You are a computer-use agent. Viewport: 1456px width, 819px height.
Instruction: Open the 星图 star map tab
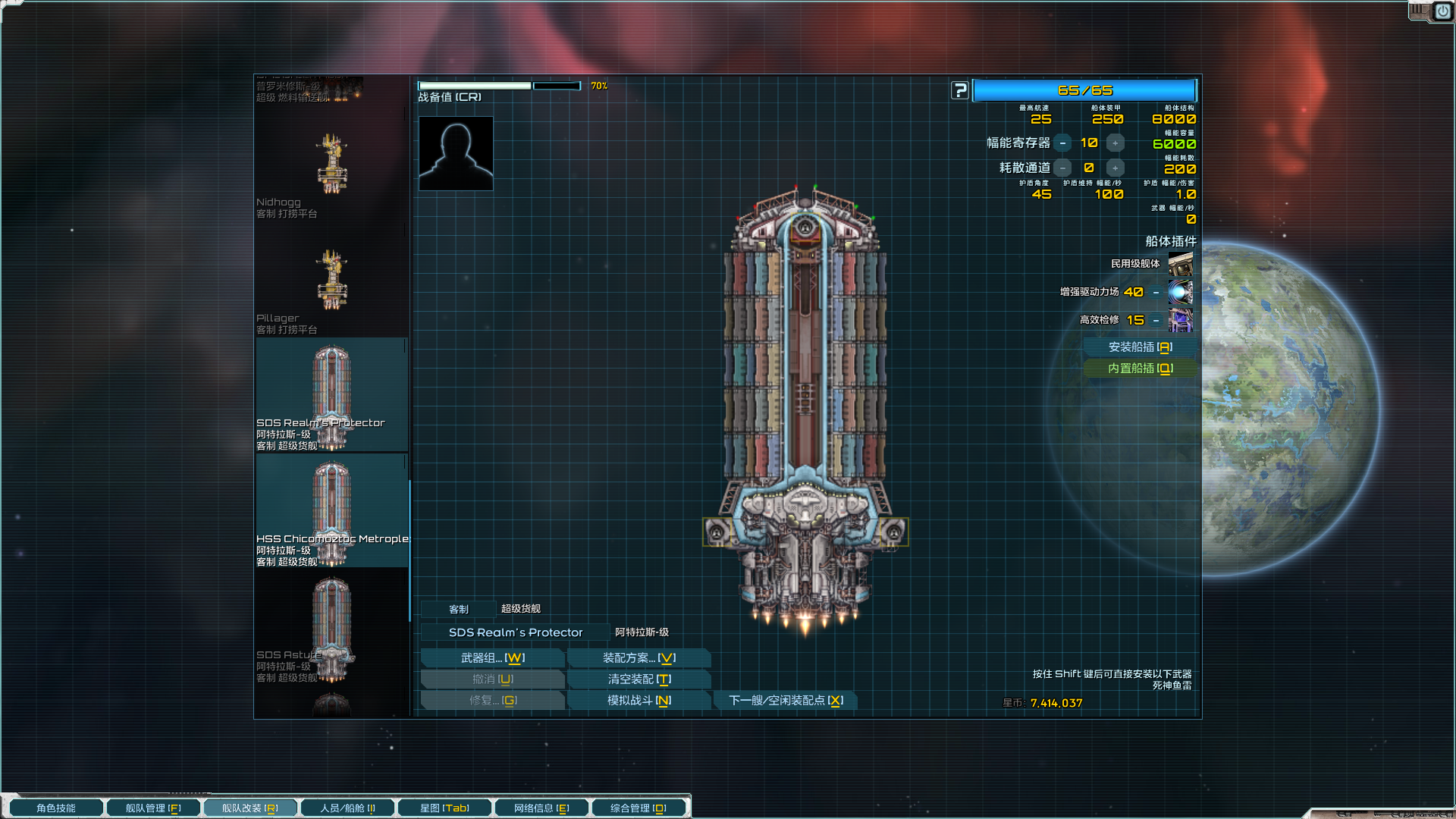444,808
